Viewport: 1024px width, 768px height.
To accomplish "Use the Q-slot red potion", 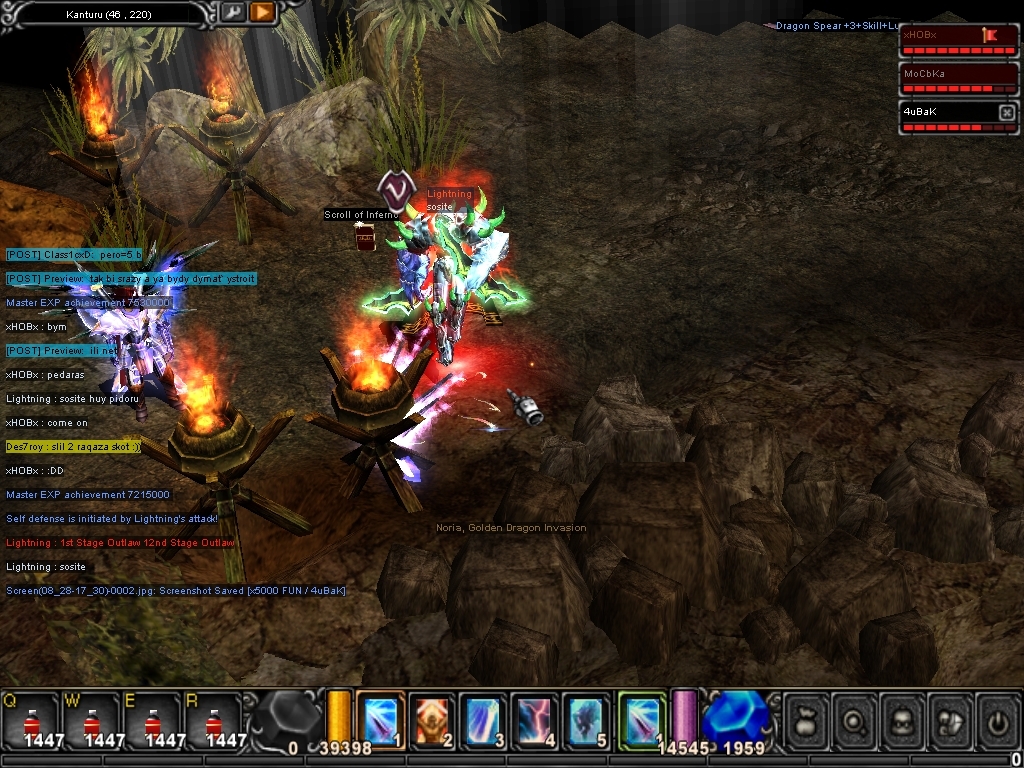I will tap(32, 722).
